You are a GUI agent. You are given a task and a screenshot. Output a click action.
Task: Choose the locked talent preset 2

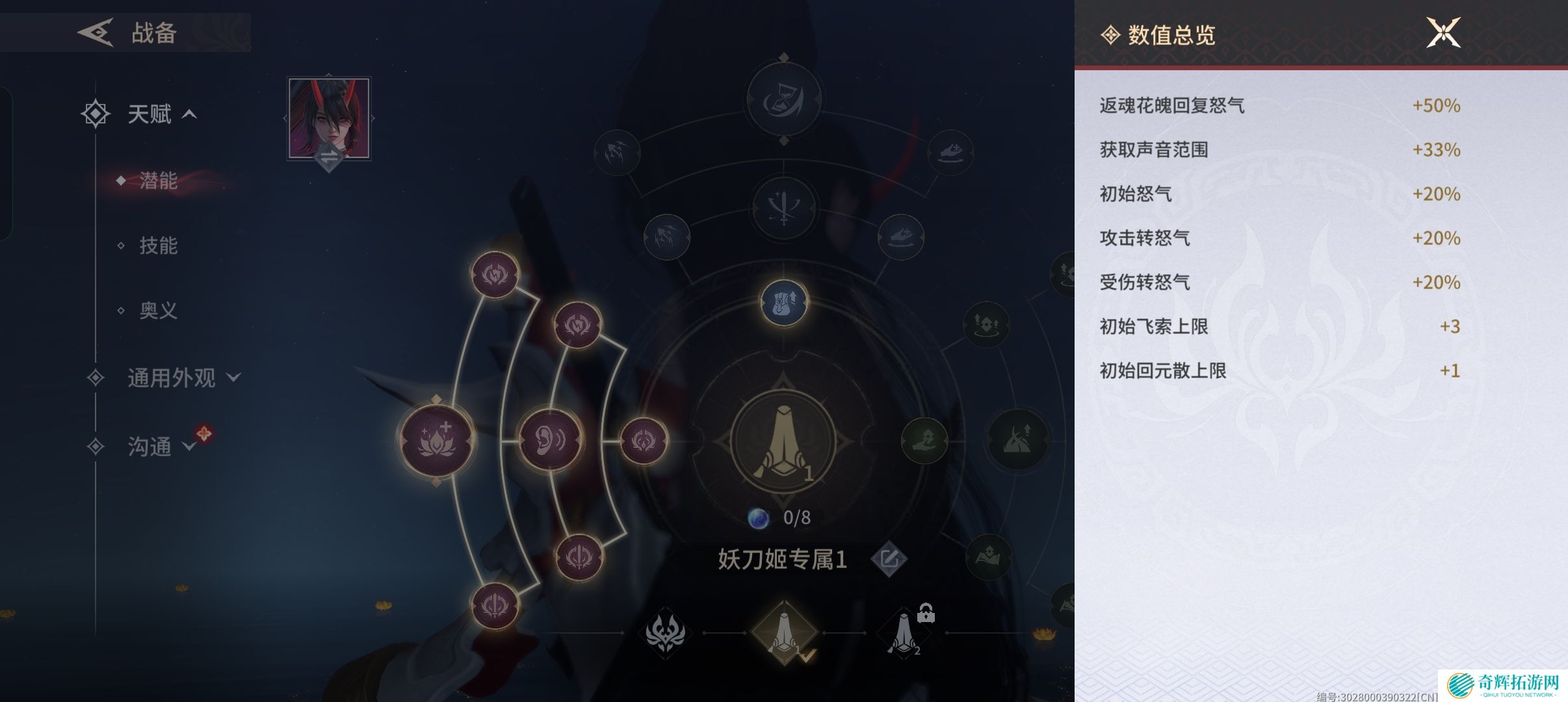pos(904,632)
